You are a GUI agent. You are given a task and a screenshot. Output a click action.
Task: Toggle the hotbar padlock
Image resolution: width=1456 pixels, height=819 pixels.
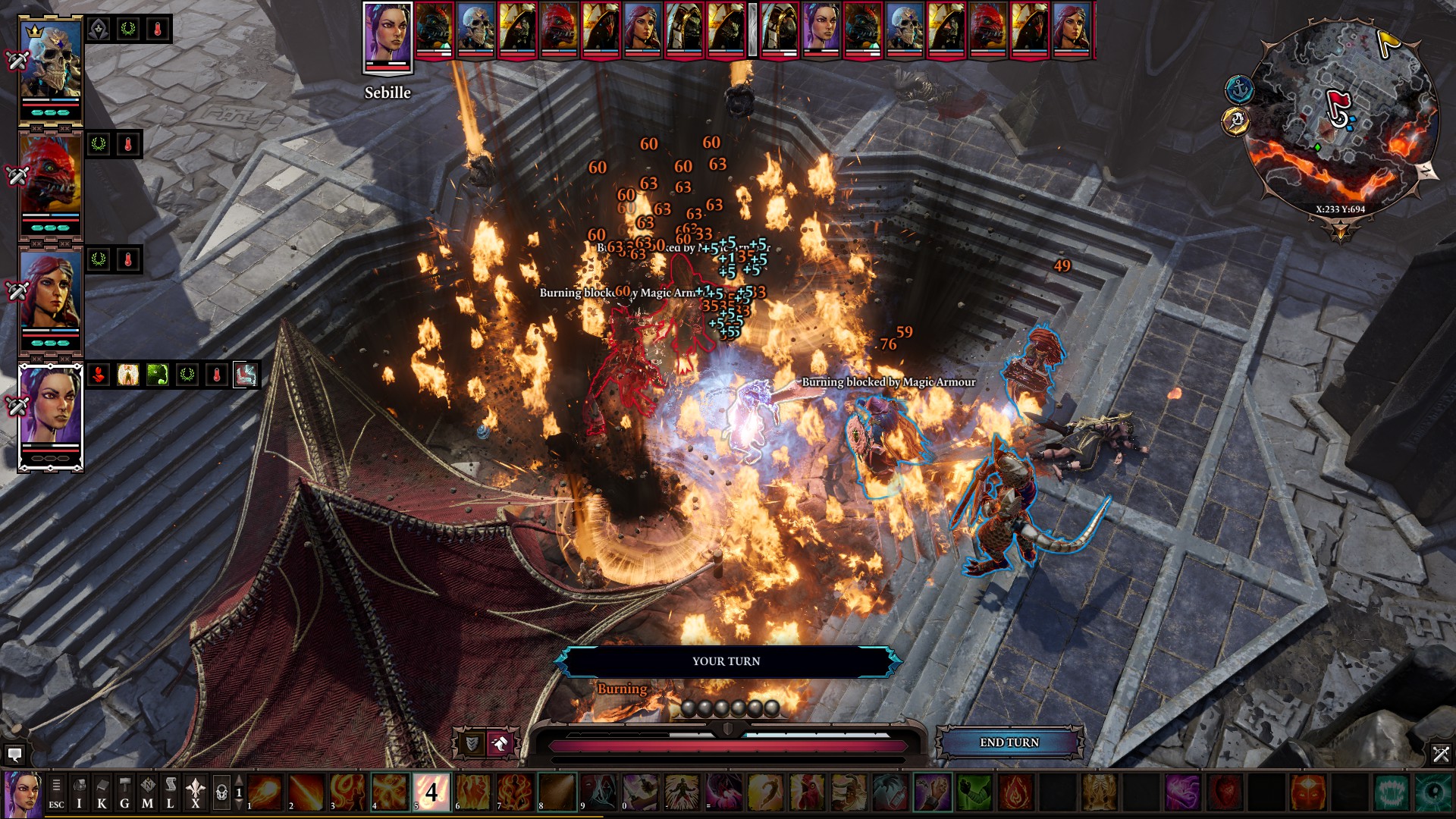click(221, 793)
